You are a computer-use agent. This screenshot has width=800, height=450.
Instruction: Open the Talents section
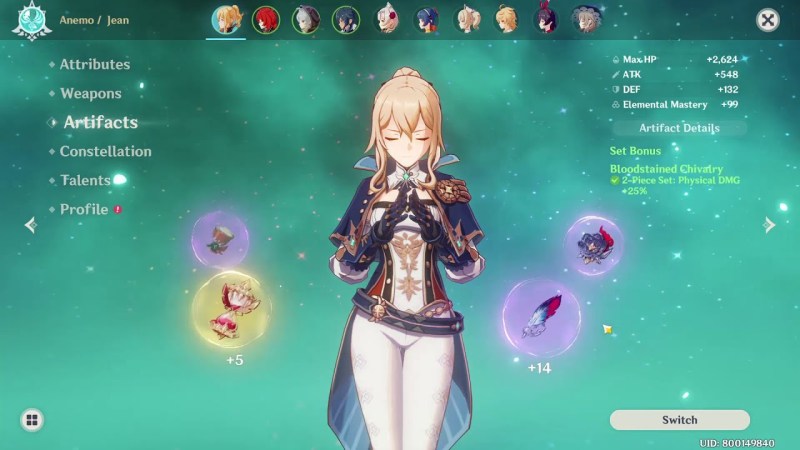tap(85, 181)
